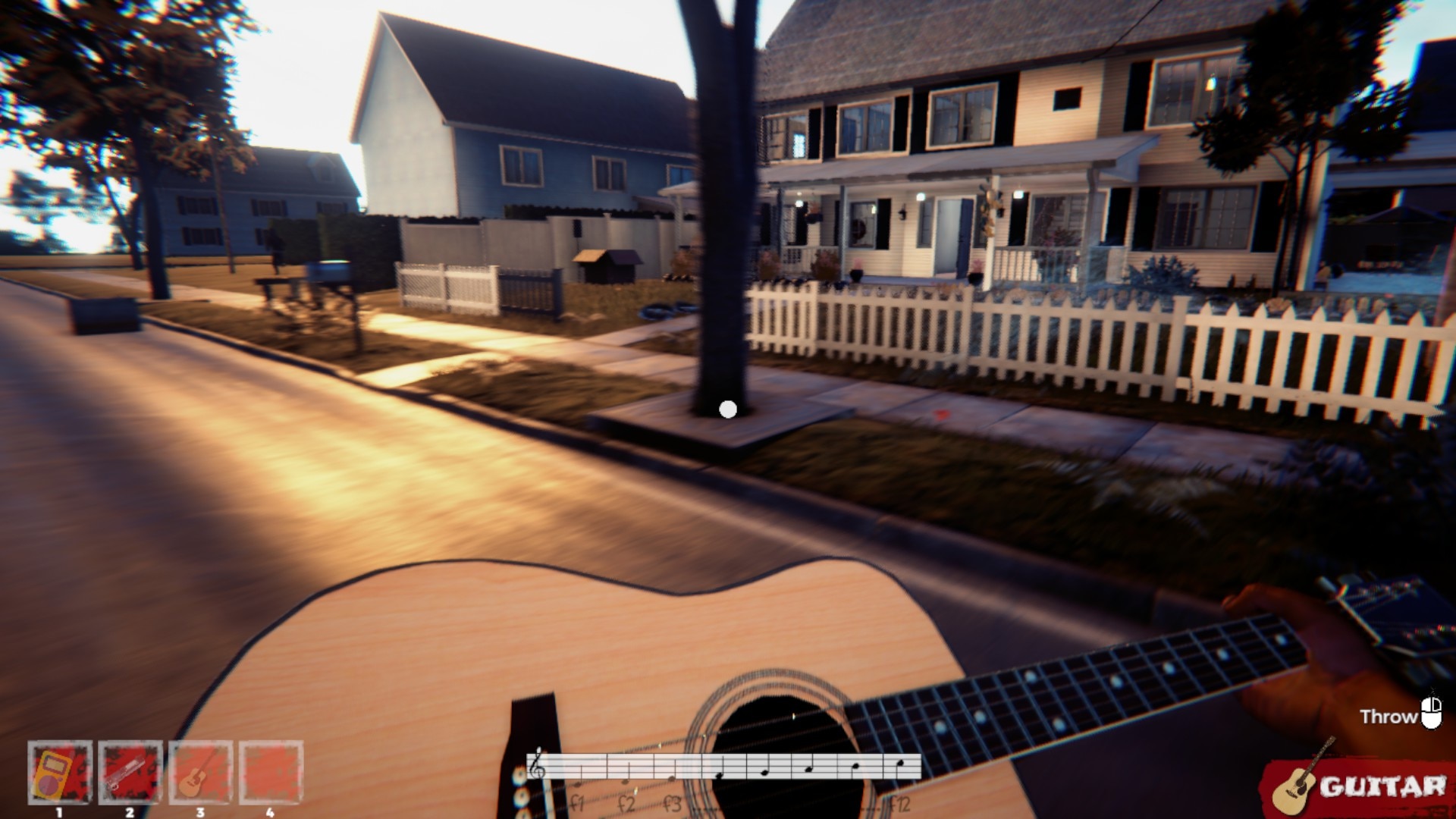Select the empty hotbar slot numbered 4
The image size is (1456, 819).
tap(271, 773)
